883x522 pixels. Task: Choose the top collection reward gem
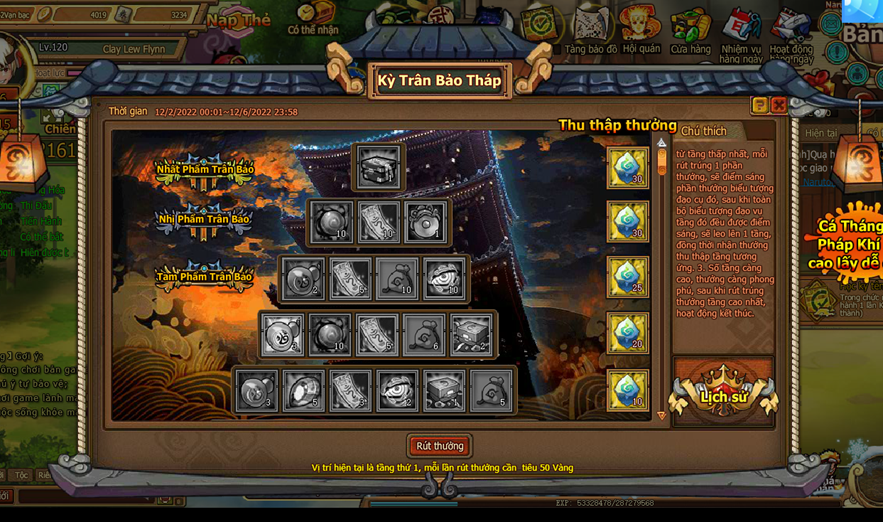tap(628, 167)
